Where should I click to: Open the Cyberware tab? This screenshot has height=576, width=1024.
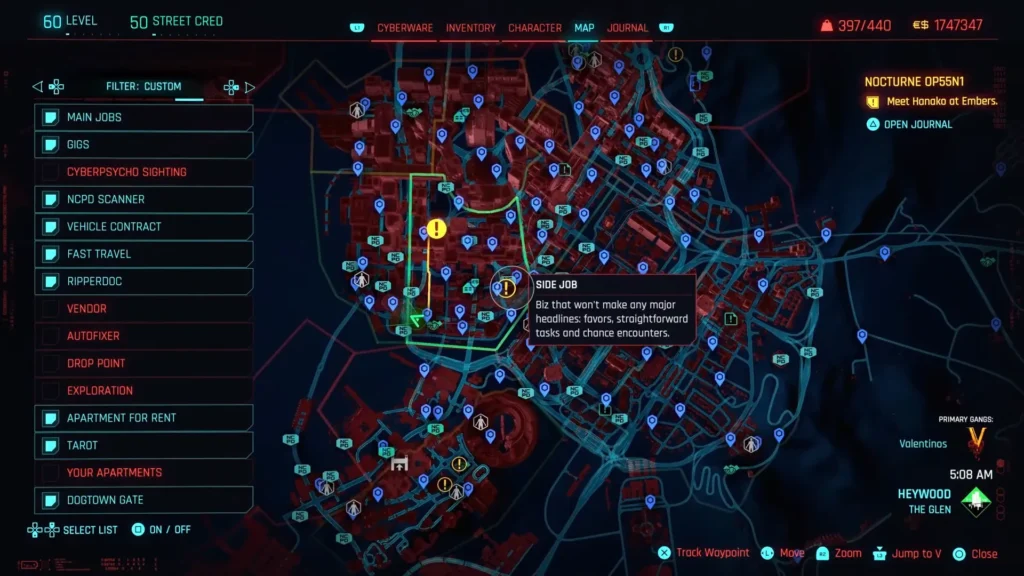pos(404,28)
